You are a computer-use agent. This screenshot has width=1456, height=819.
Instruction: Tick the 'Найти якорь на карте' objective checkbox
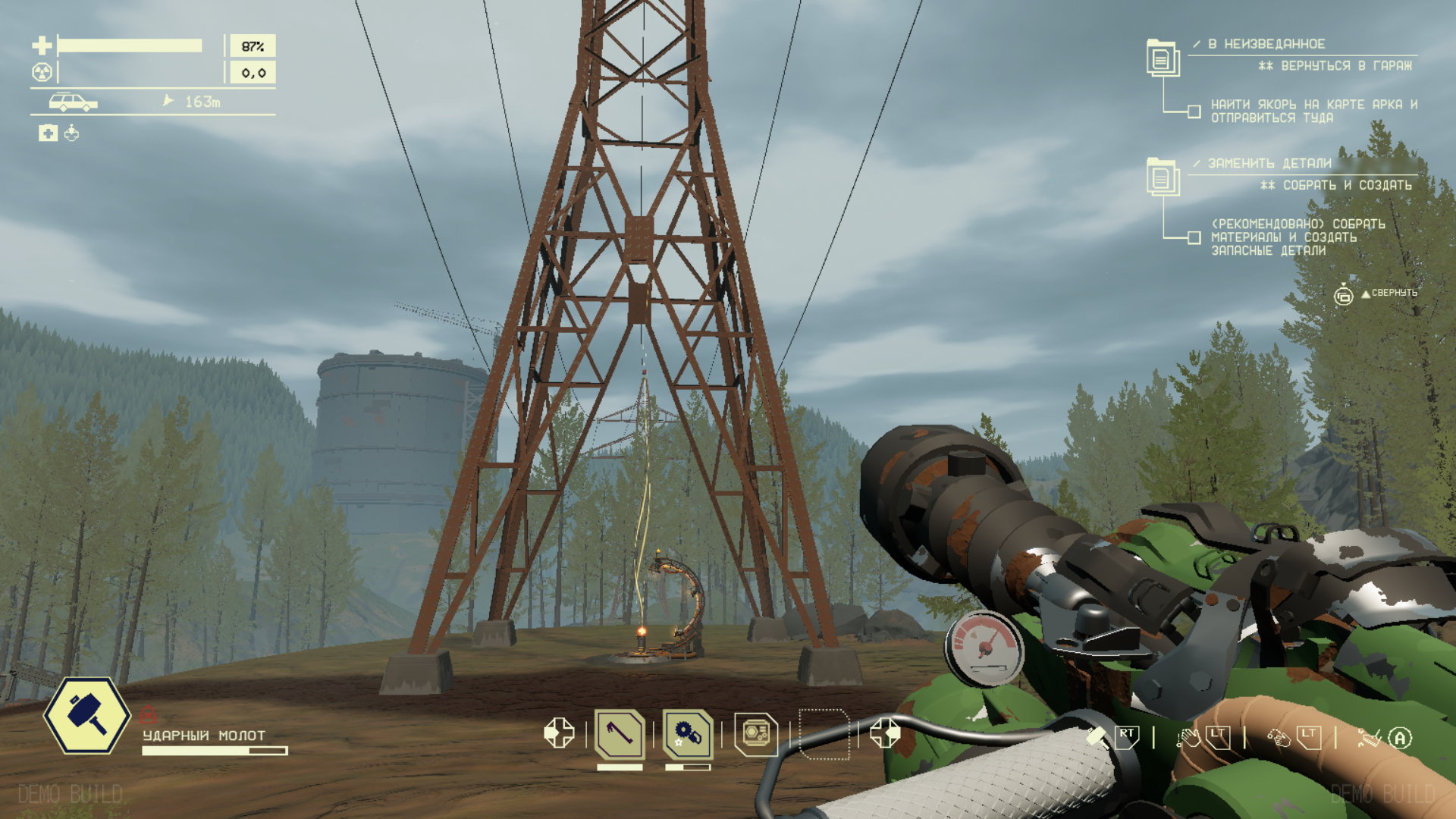pyautogui.click(x=1194, y=112)
